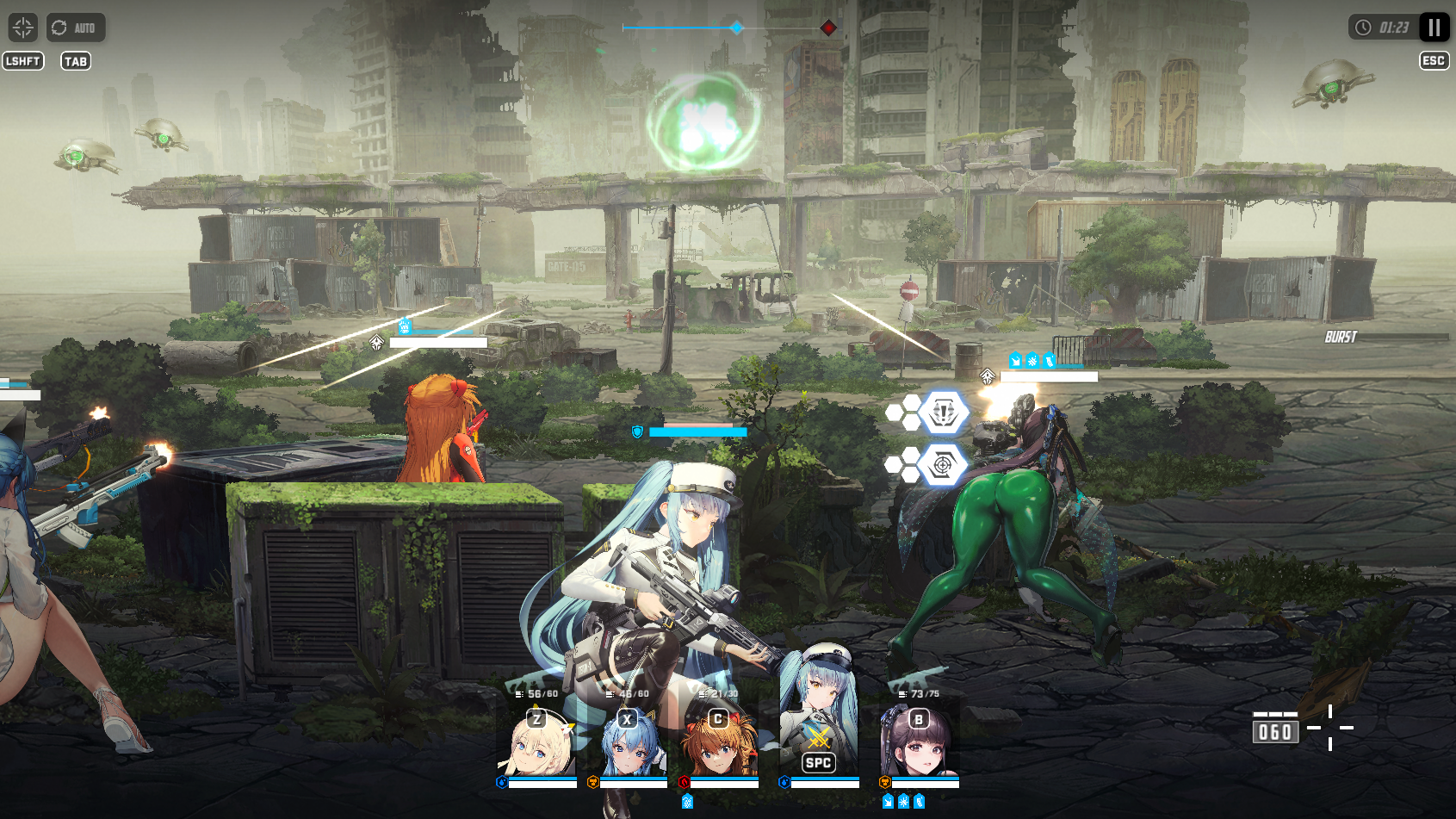Switch to the blonde character portrait
Screen dimensions: 1456x819
tap(538, 744)
